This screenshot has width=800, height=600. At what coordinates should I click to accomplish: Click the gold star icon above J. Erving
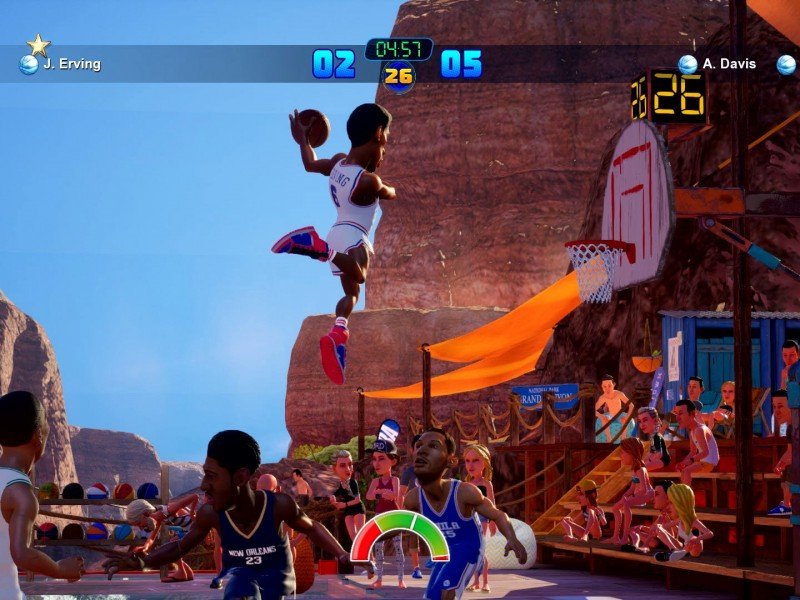pos(38,45)
